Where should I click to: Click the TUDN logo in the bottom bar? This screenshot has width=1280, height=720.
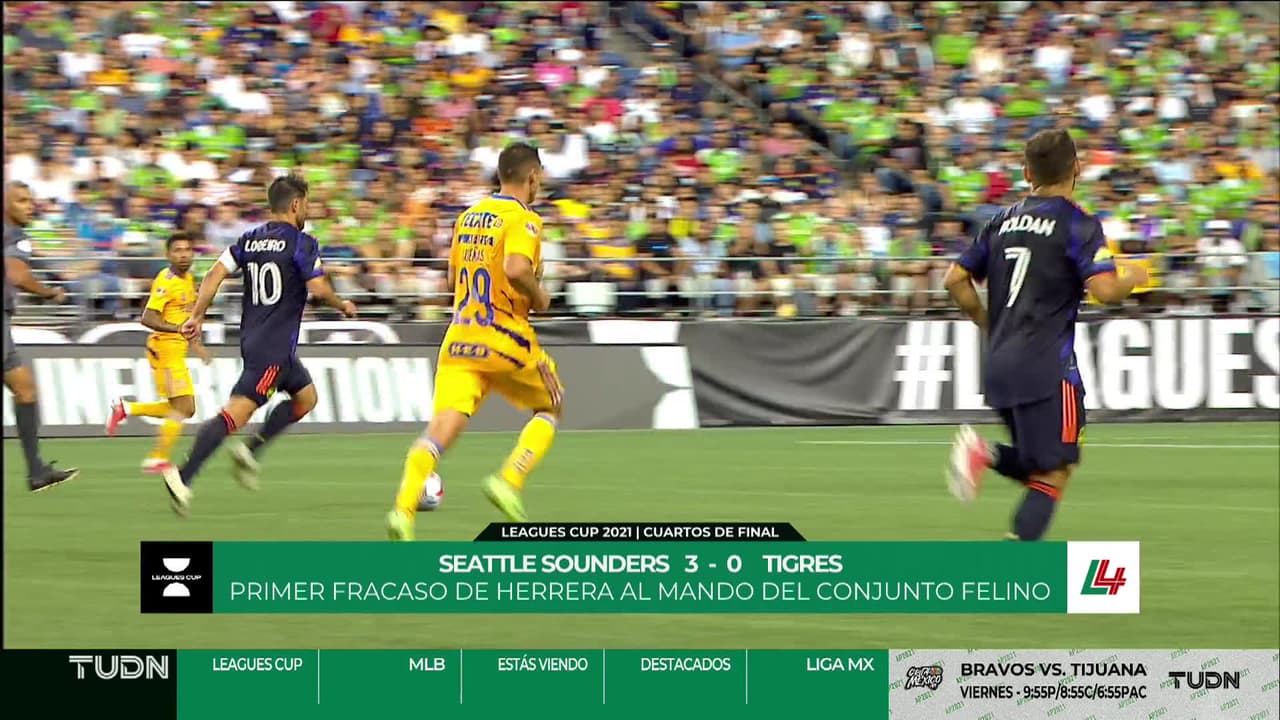point(118,668)
